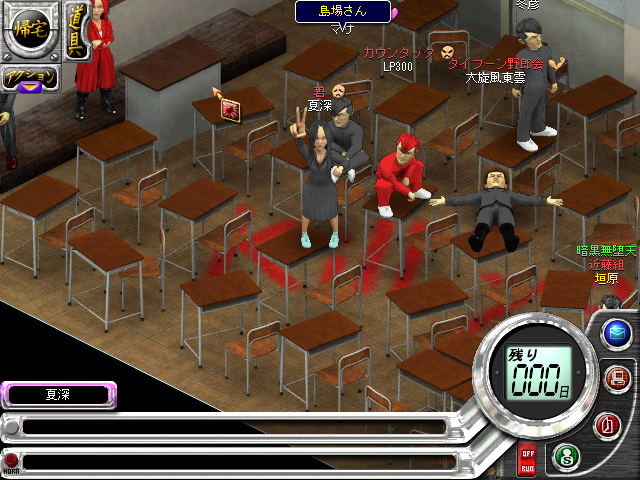
Task: Click the orange computer icon button
Action: coord(616,378)
